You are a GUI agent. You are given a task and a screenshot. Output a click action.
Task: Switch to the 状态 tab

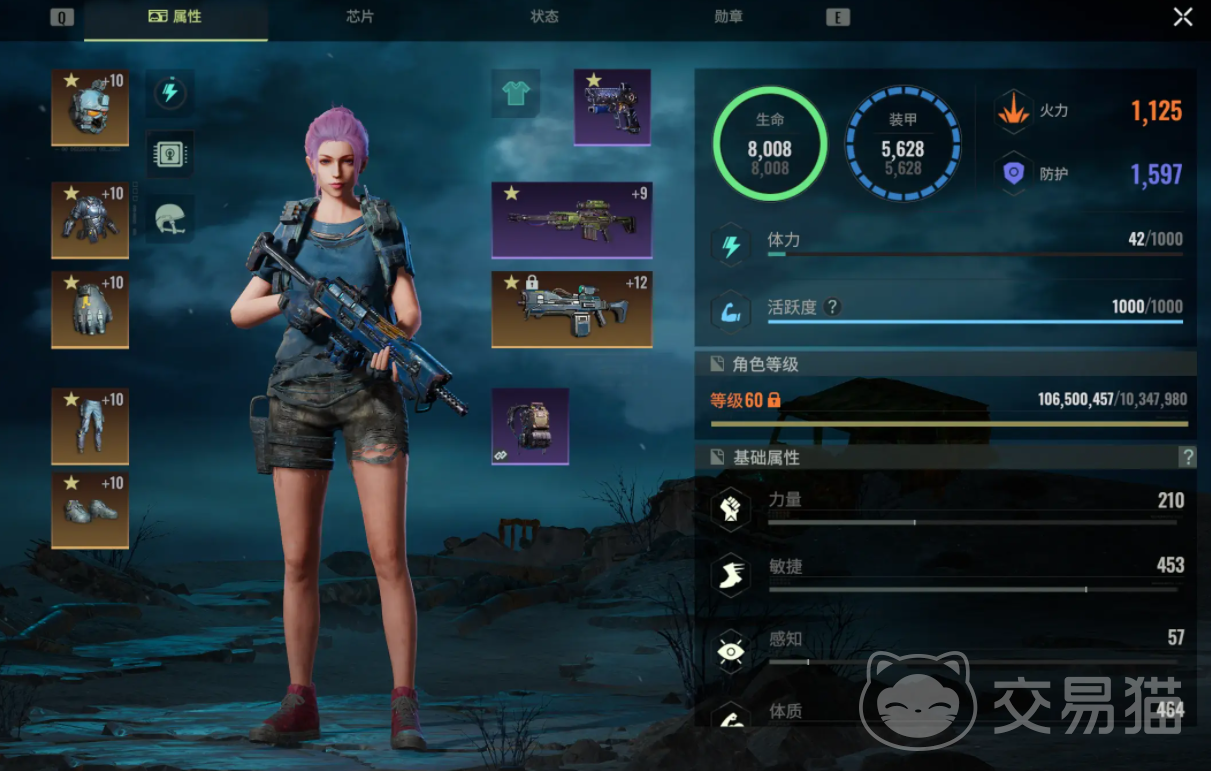pos(544,18)
